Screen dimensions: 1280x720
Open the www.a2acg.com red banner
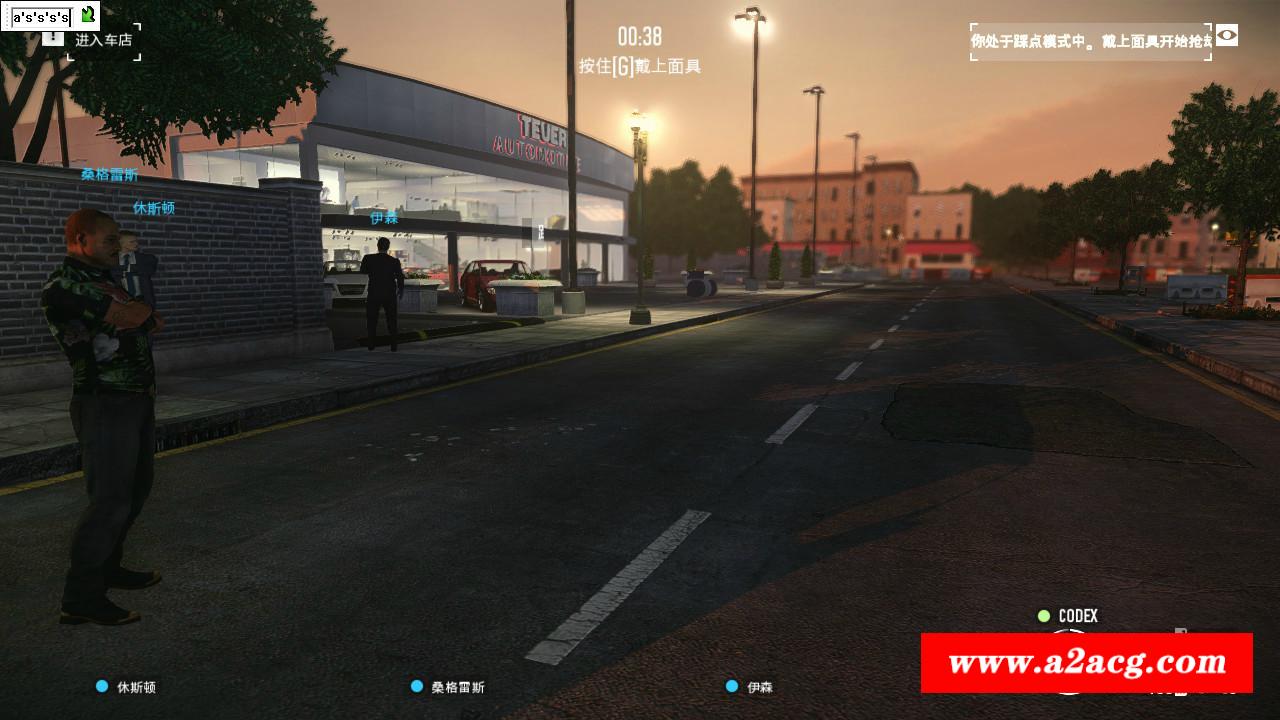tap(1086, 663)
